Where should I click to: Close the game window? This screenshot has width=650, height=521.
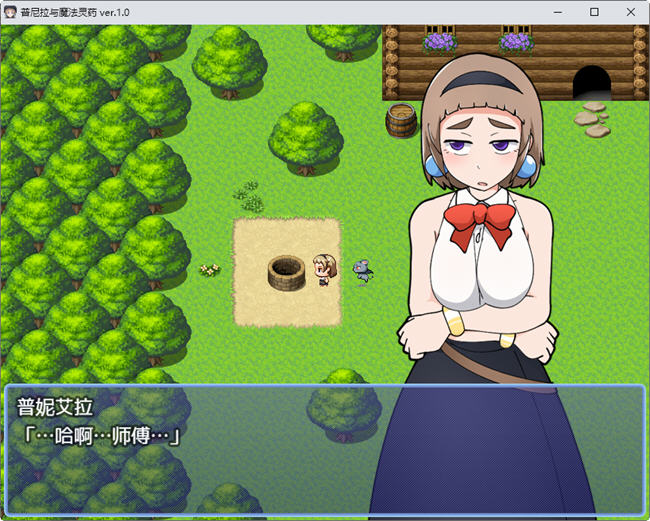(x=628, y=12)
